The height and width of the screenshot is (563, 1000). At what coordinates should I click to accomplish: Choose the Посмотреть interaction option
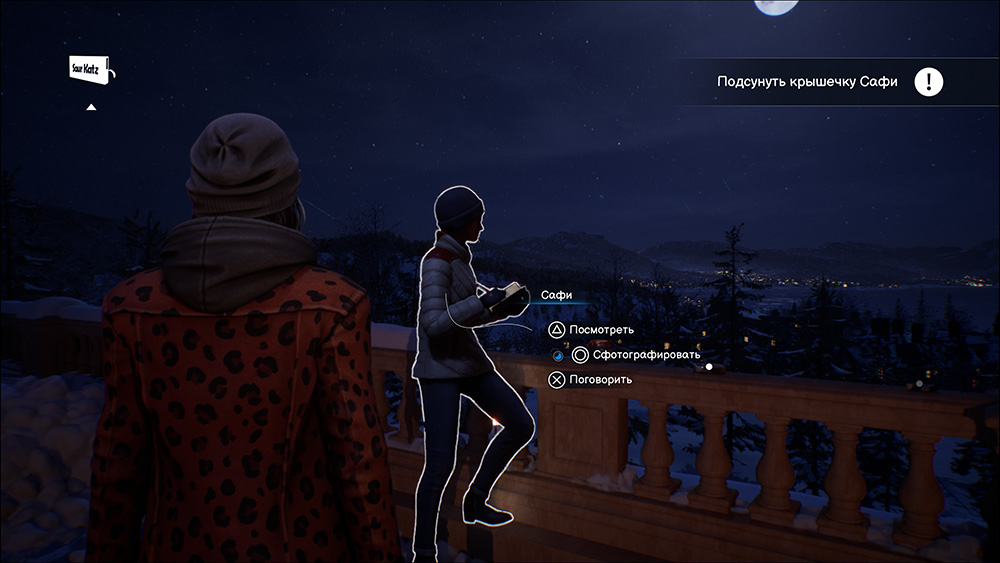[x=601, y=330]
